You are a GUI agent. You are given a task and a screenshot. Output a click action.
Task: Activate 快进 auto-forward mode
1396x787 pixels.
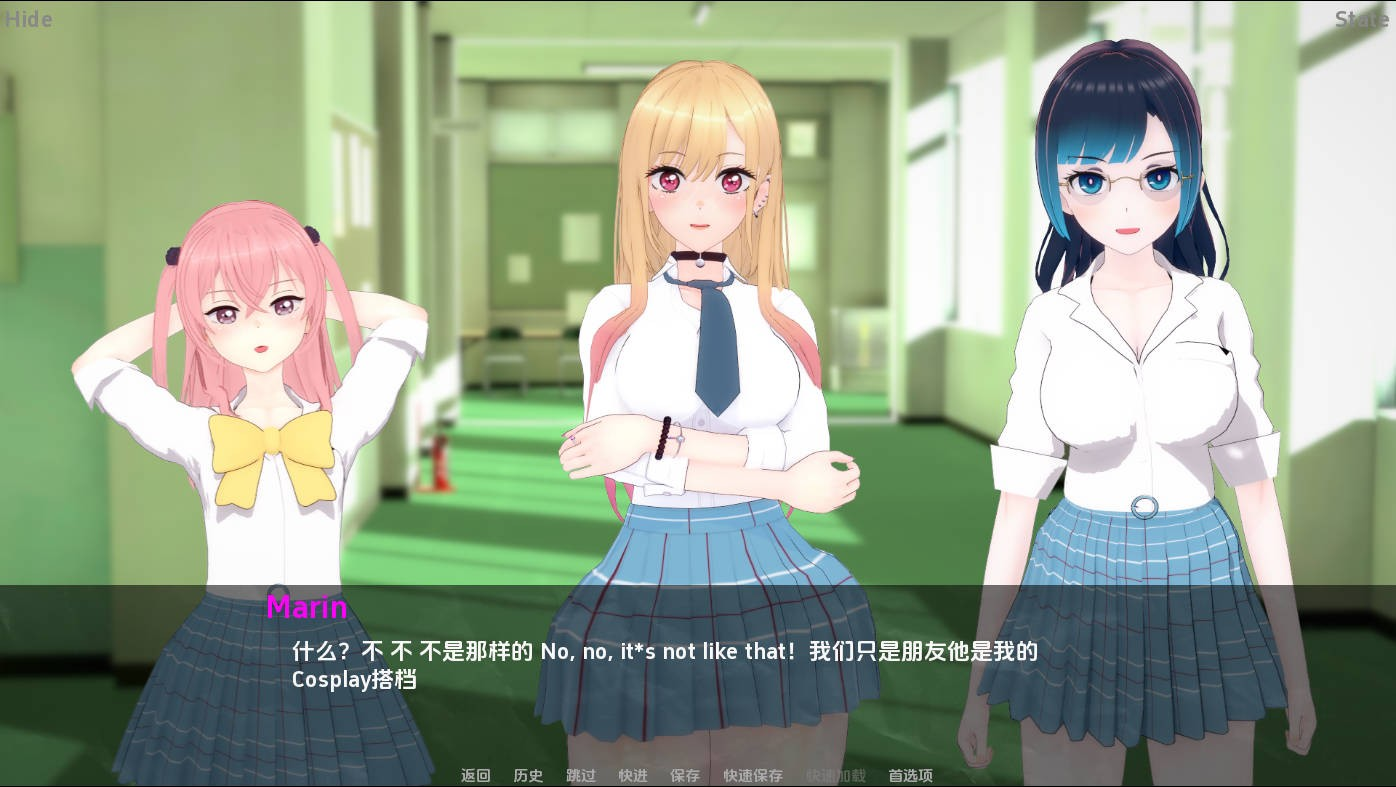click(x=632, y=775)
